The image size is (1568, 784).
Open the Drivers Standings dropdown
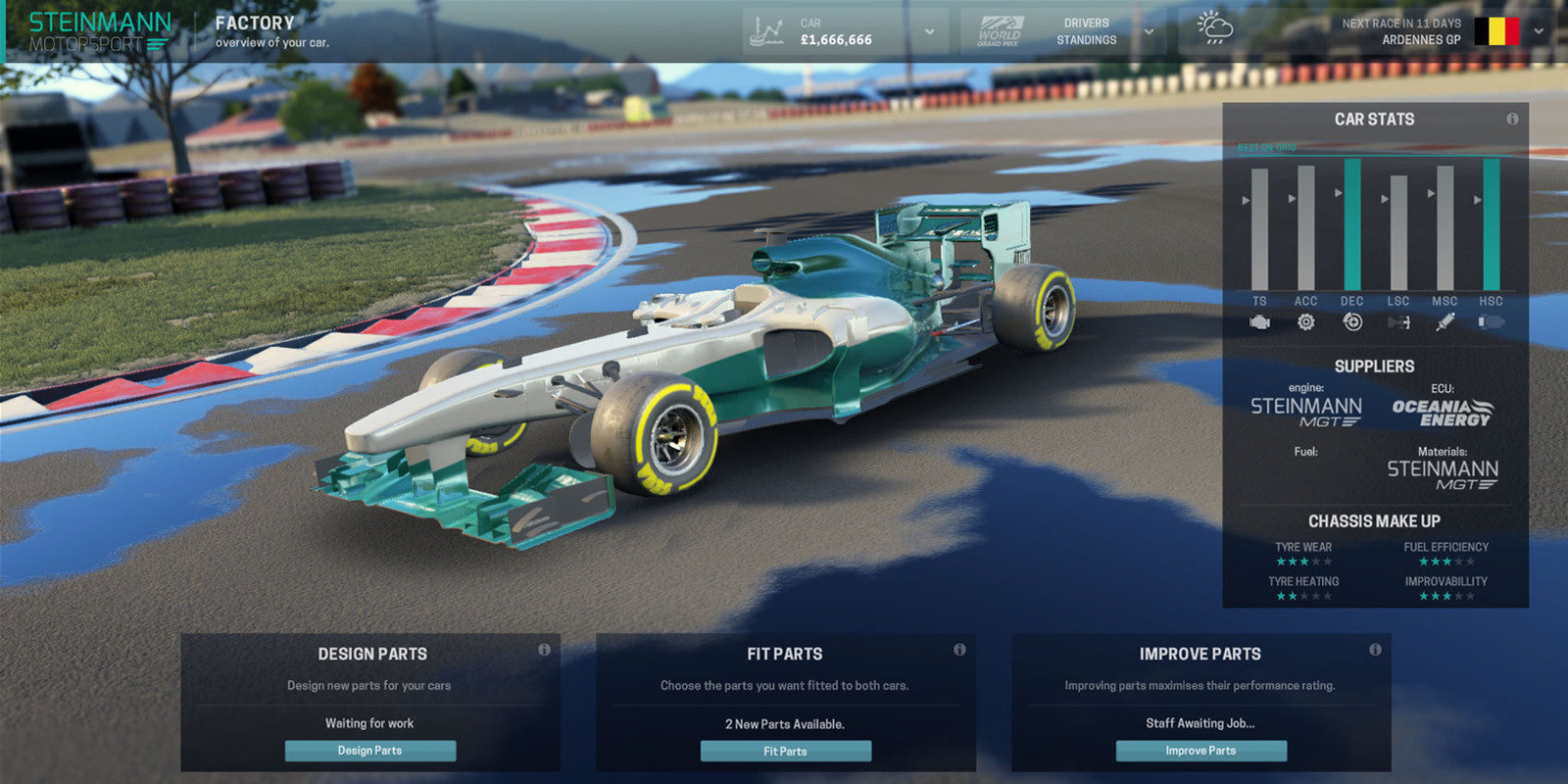point(1149,32)
